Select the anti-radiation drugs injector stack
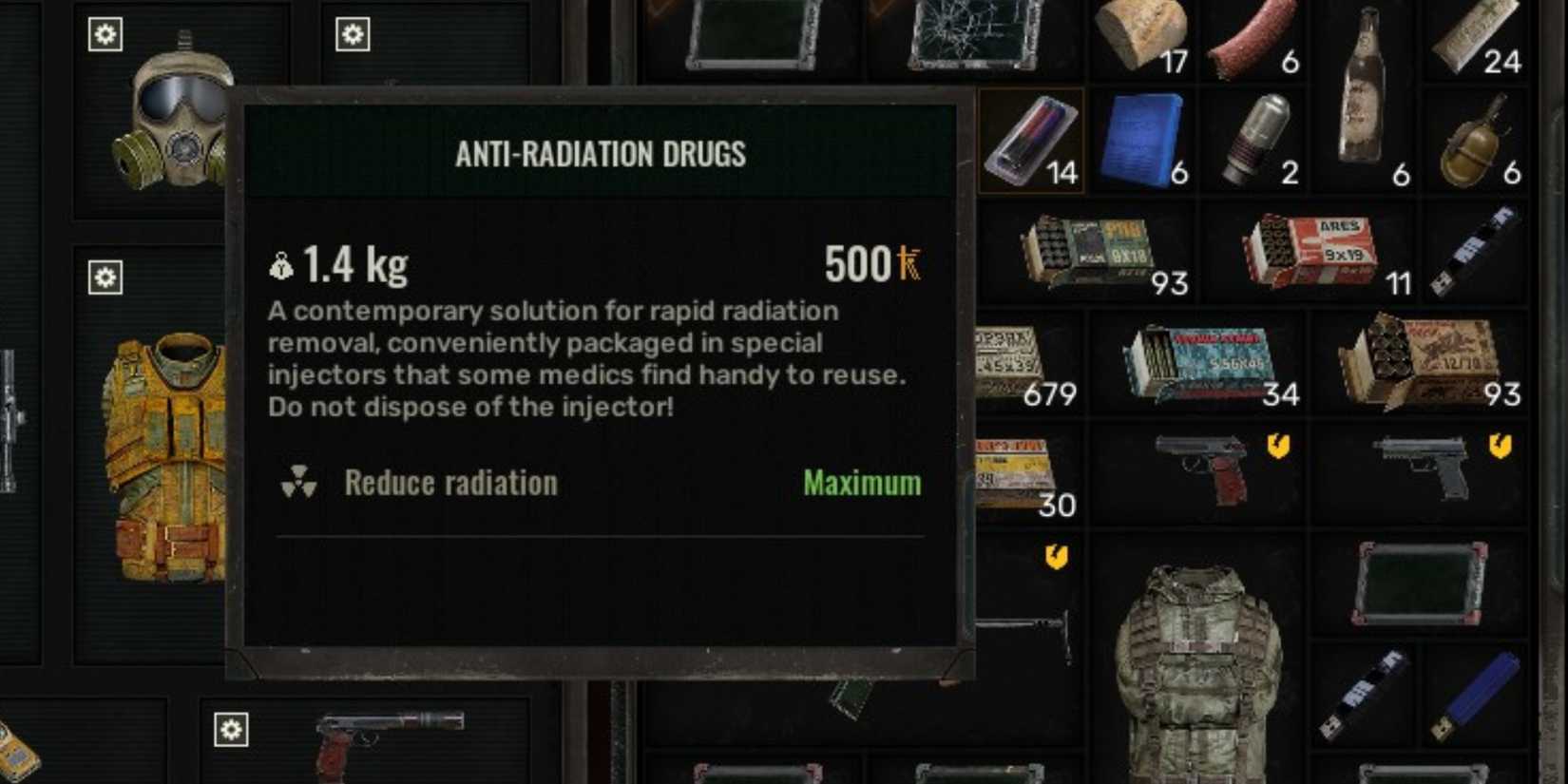Viewport: 1568px width, 784px height. [1029, 138]
